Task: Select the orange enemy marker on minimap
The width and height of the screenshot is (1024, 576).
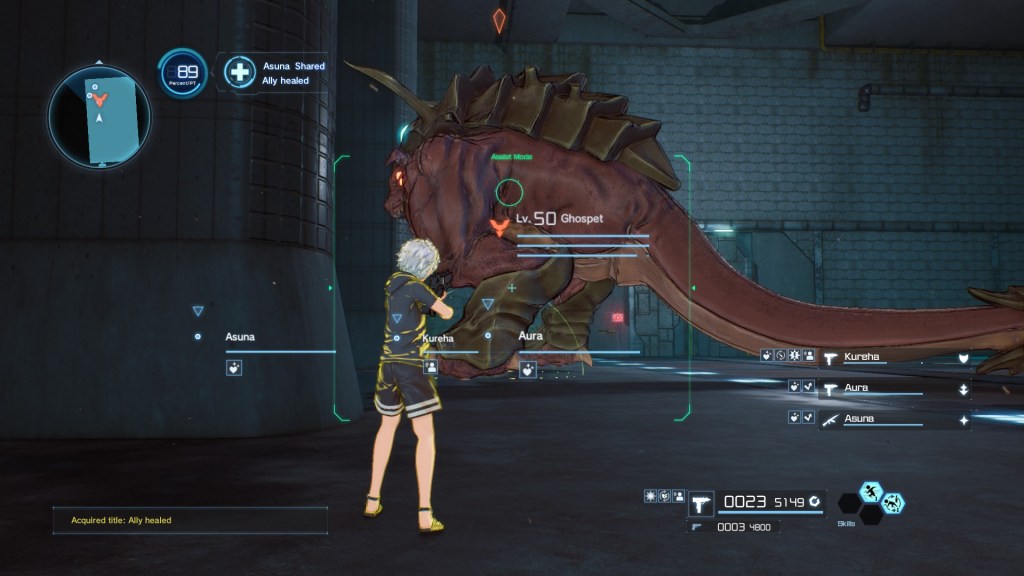Action: (99, 99)
